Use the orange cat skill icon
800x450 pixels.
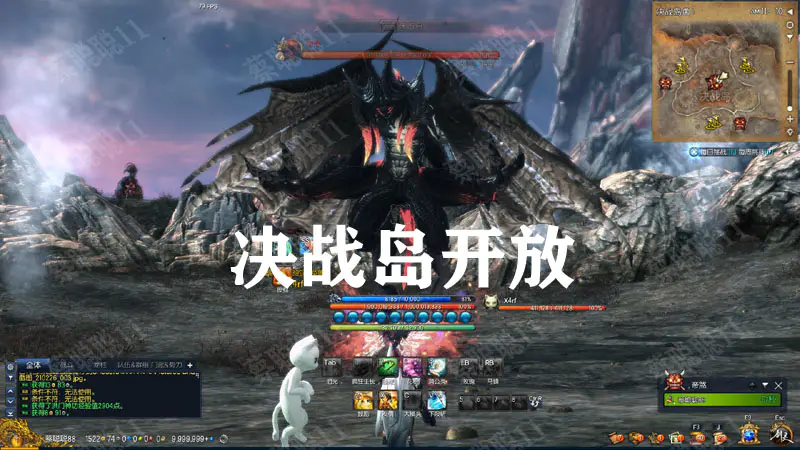pyautogui.click(x=363, y=401)
